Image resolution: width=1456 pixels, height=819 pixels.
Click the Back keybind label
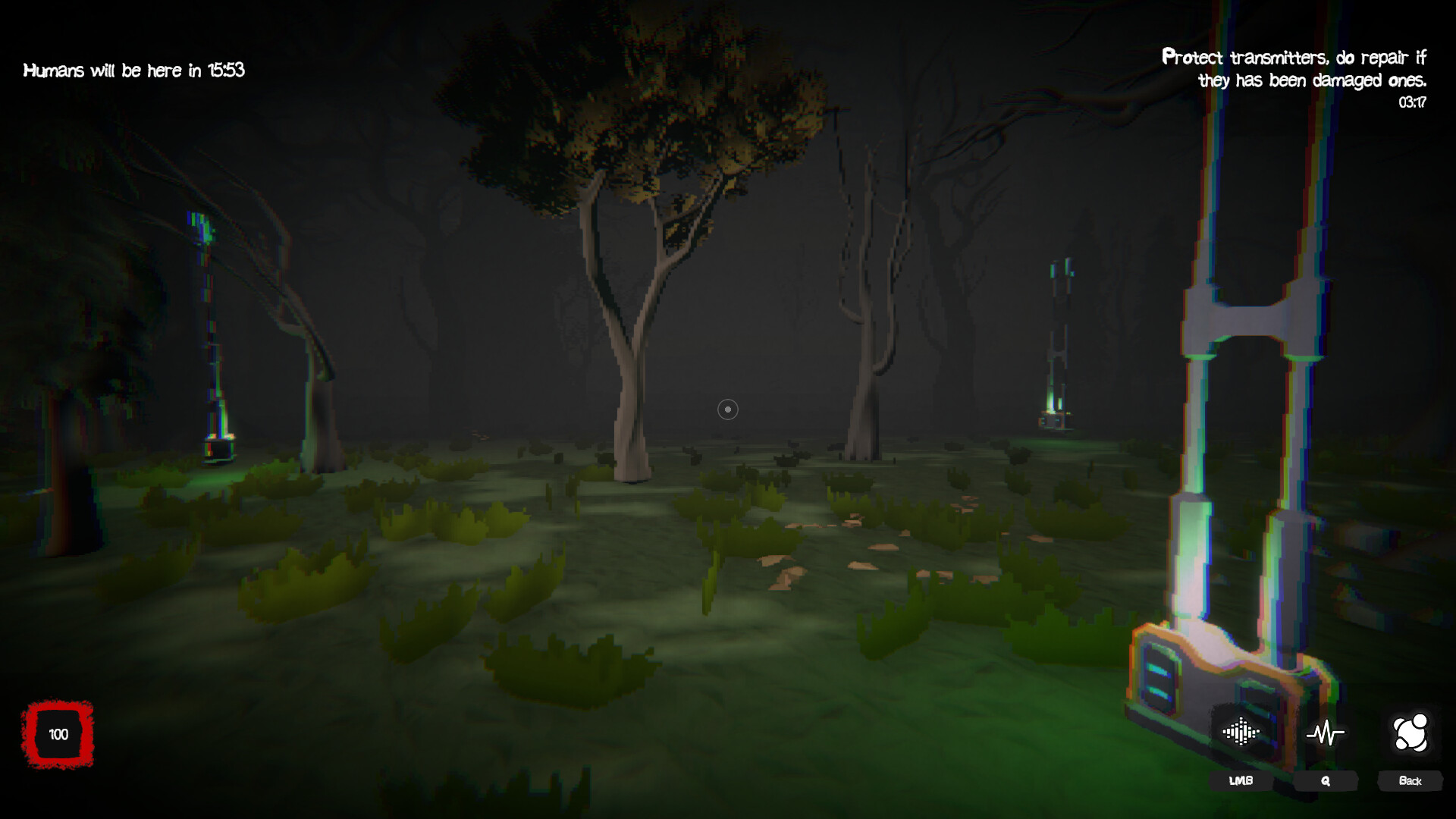coord(1411,780)
